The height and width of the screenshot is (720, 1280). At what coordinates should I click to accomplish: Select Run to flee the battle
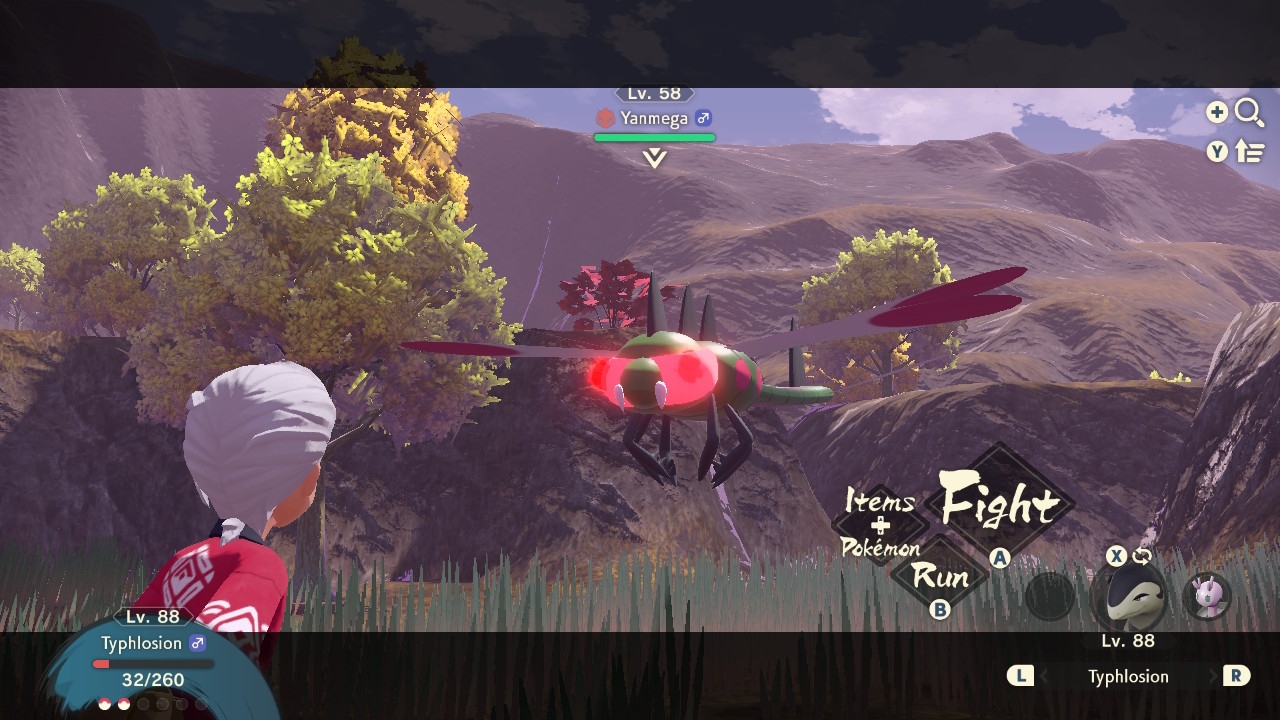(x=940, y=577)
